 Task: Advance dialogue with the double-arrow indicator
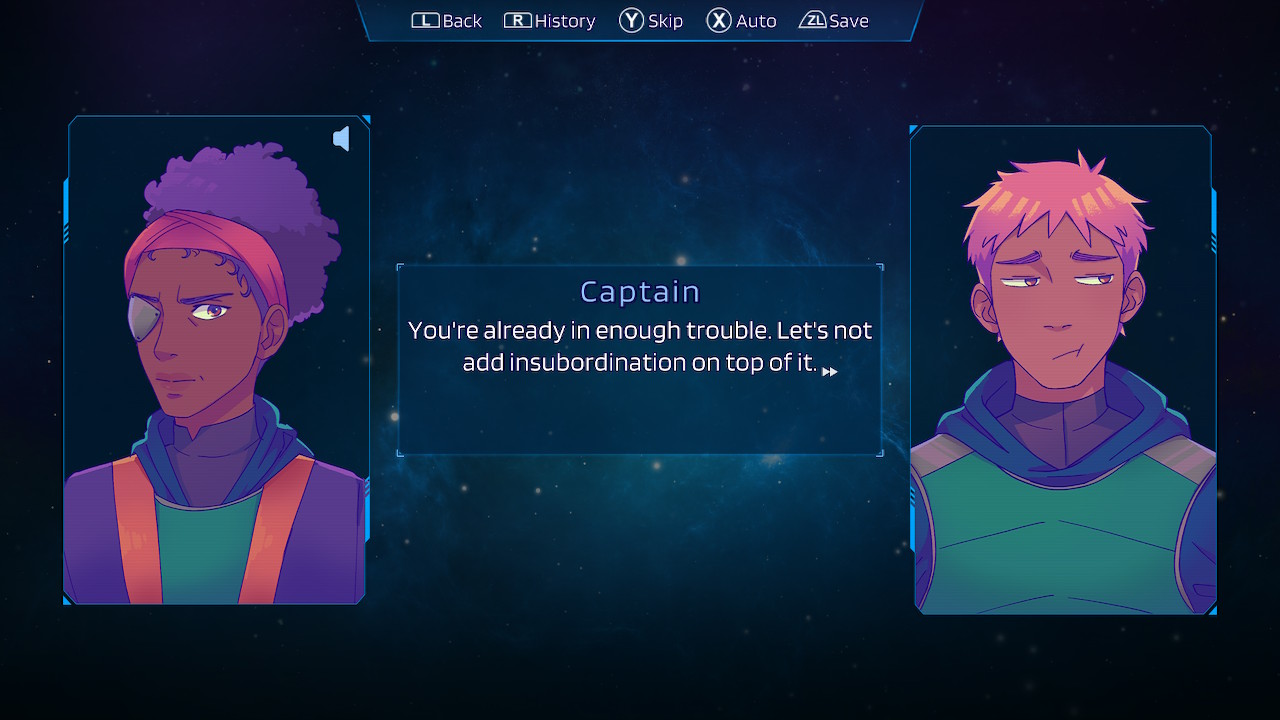pos(830,372)
